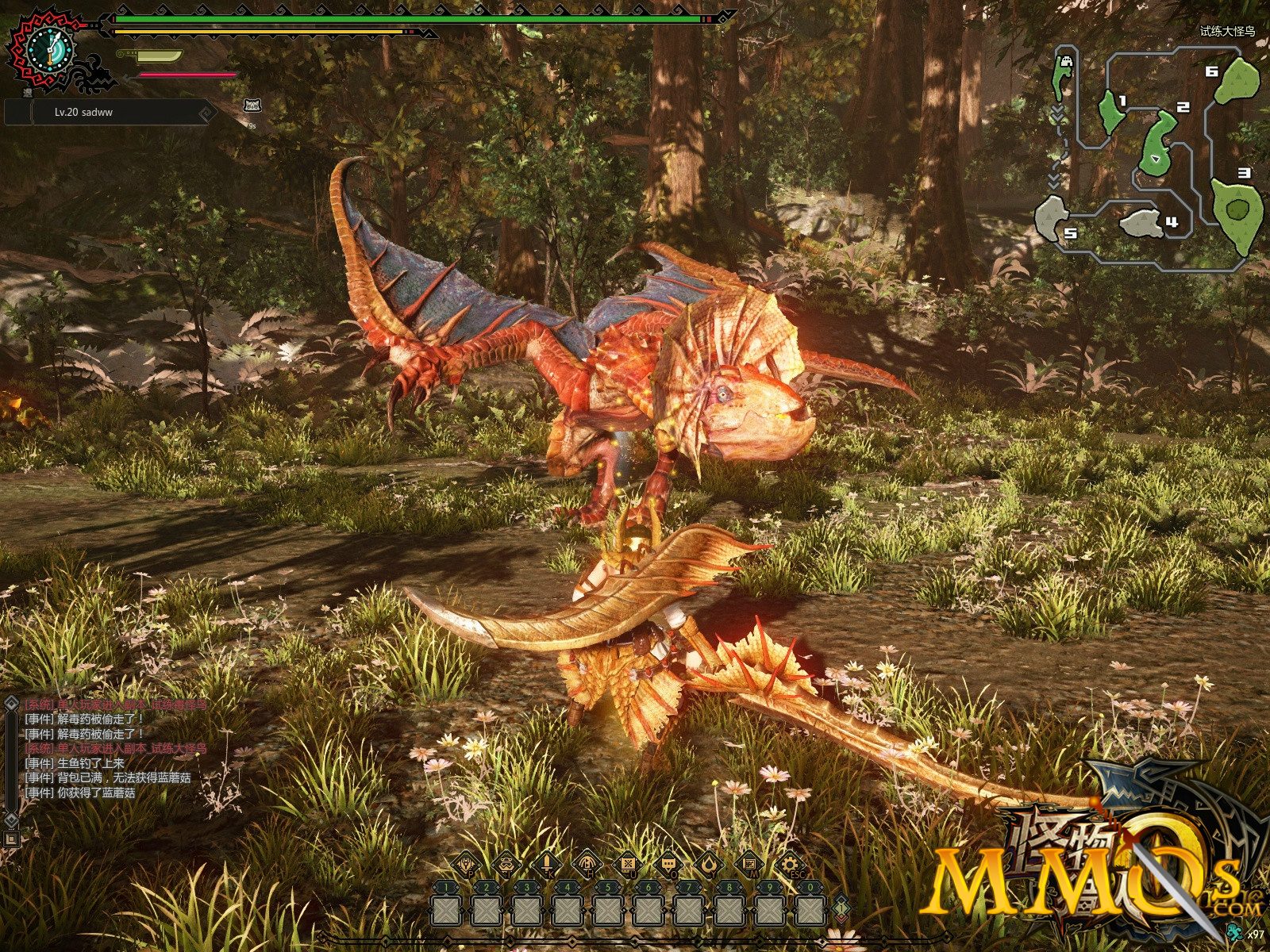Collapse the chat log with the top diamond toggle
1270x952 pixels.
[10, 705]
